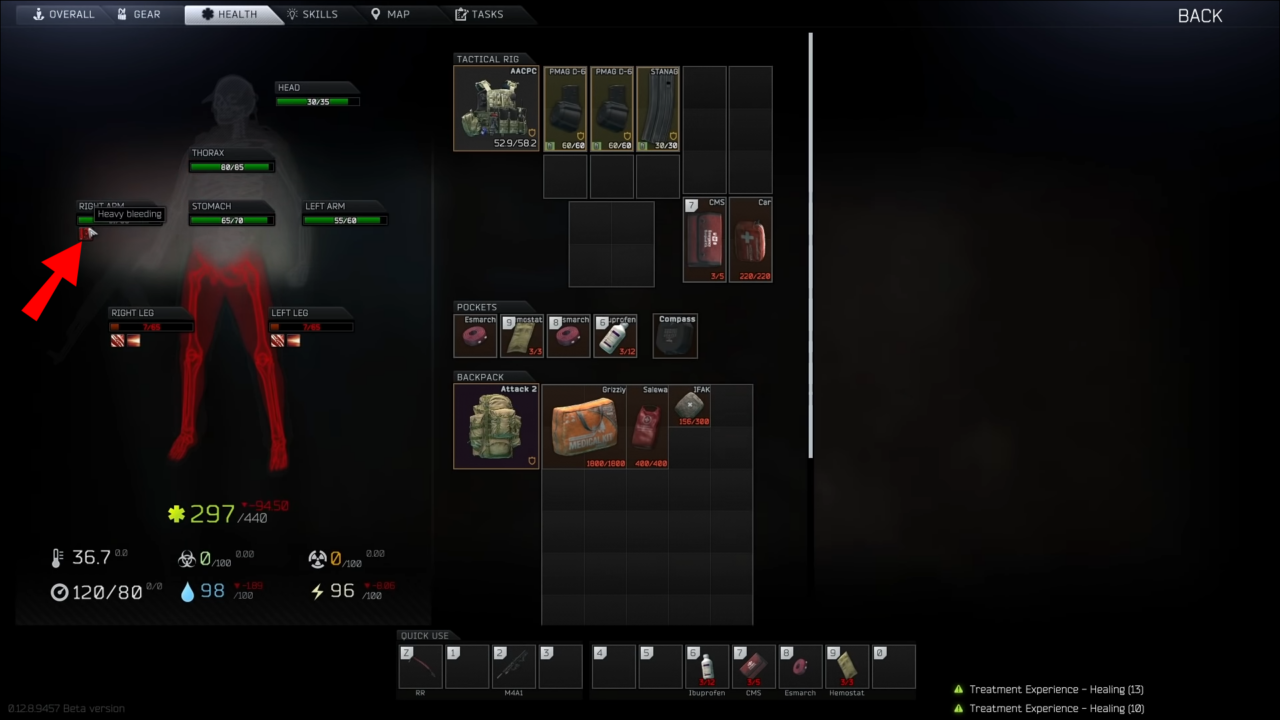This screenshot has width=1280, height=720.
Task: Click the PMAG magazine in the rig
Action: (565, 108)
